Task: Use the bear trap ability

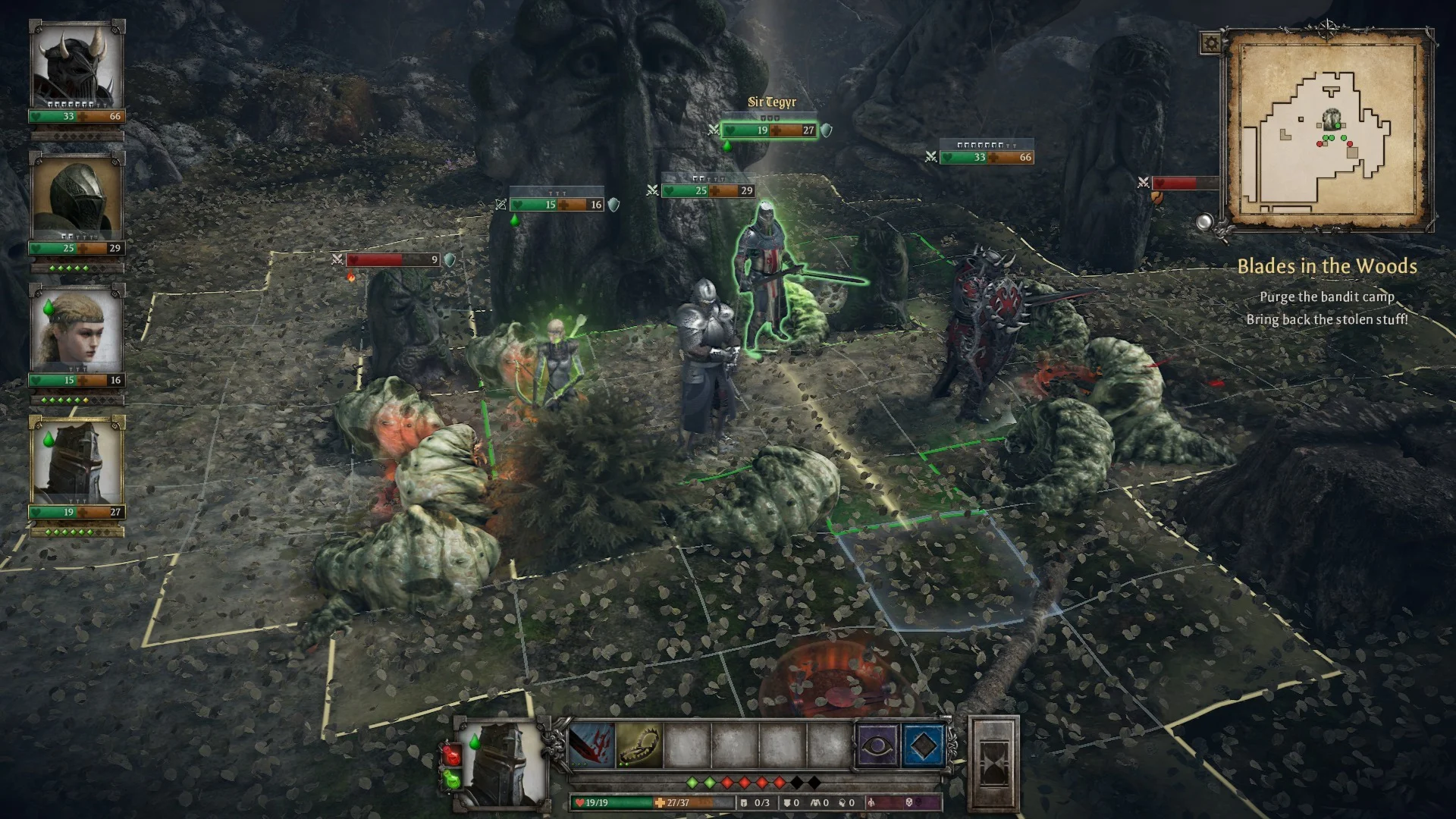Action: coord(639,746)
